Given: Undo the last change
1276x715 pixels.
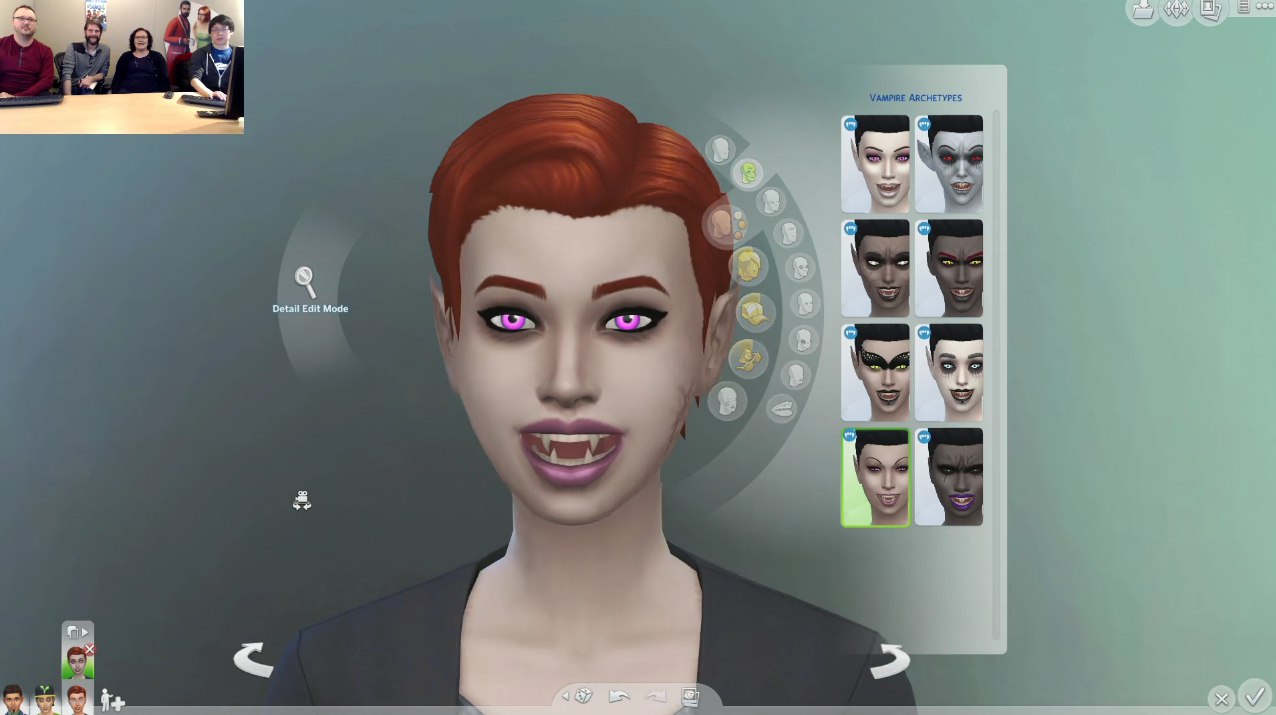Looking at the screenshot, I should pyautogui.click(x=620, y=696).
